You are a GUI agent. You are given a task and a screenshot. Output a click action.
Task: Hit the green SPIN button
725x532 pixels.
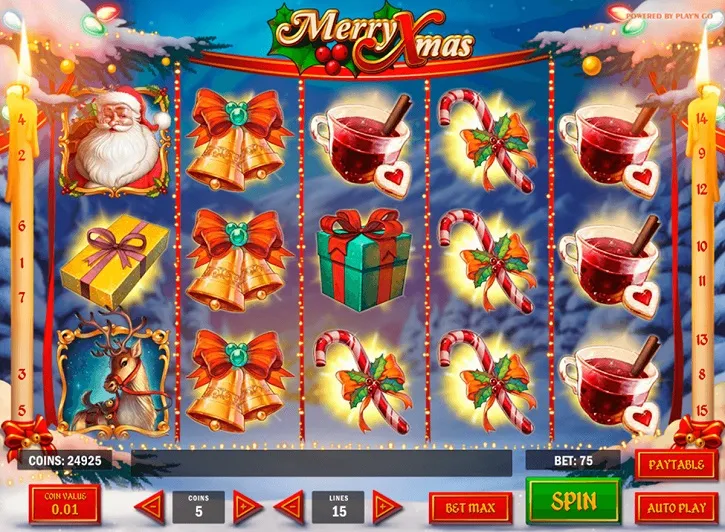pos(573,501)
